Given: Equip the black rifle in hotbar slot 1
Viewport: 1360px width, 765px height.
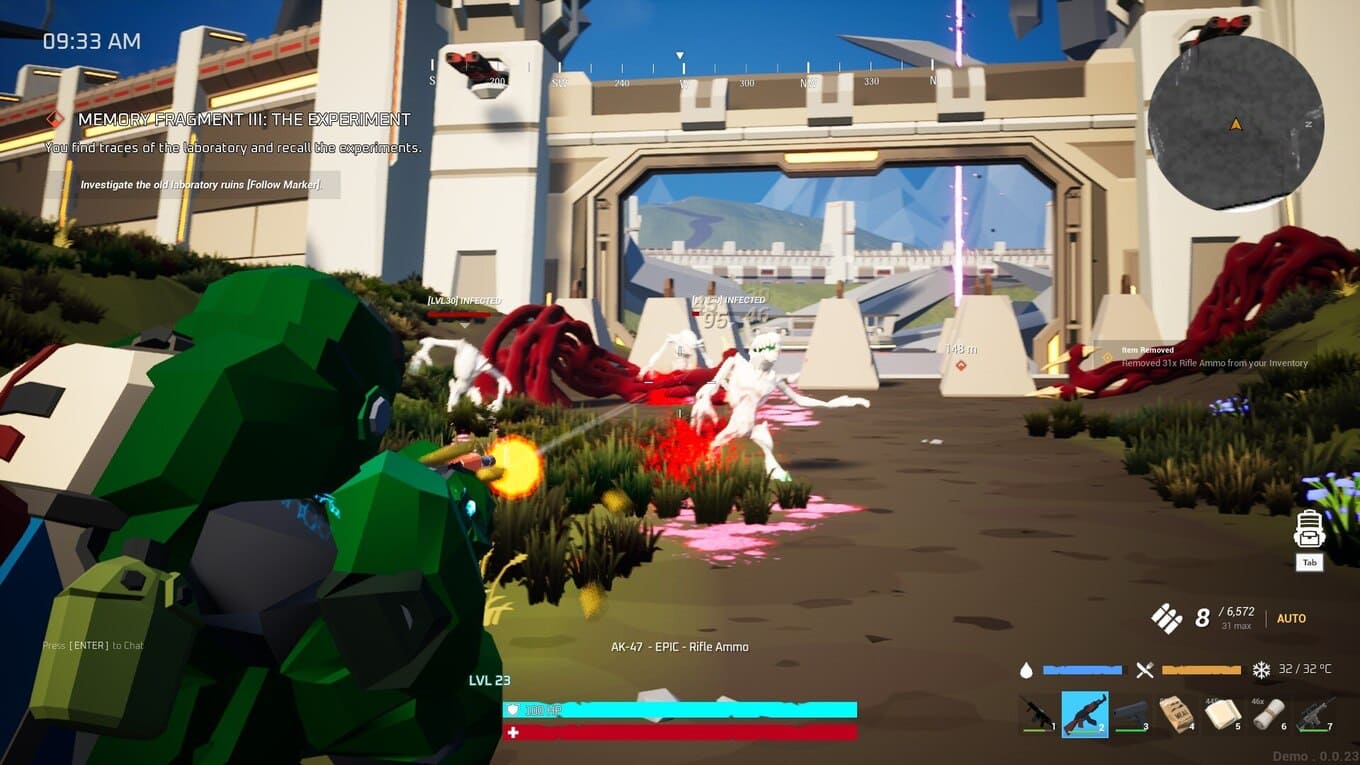Looking at the screenshot, I should [x=1036, y=714].
